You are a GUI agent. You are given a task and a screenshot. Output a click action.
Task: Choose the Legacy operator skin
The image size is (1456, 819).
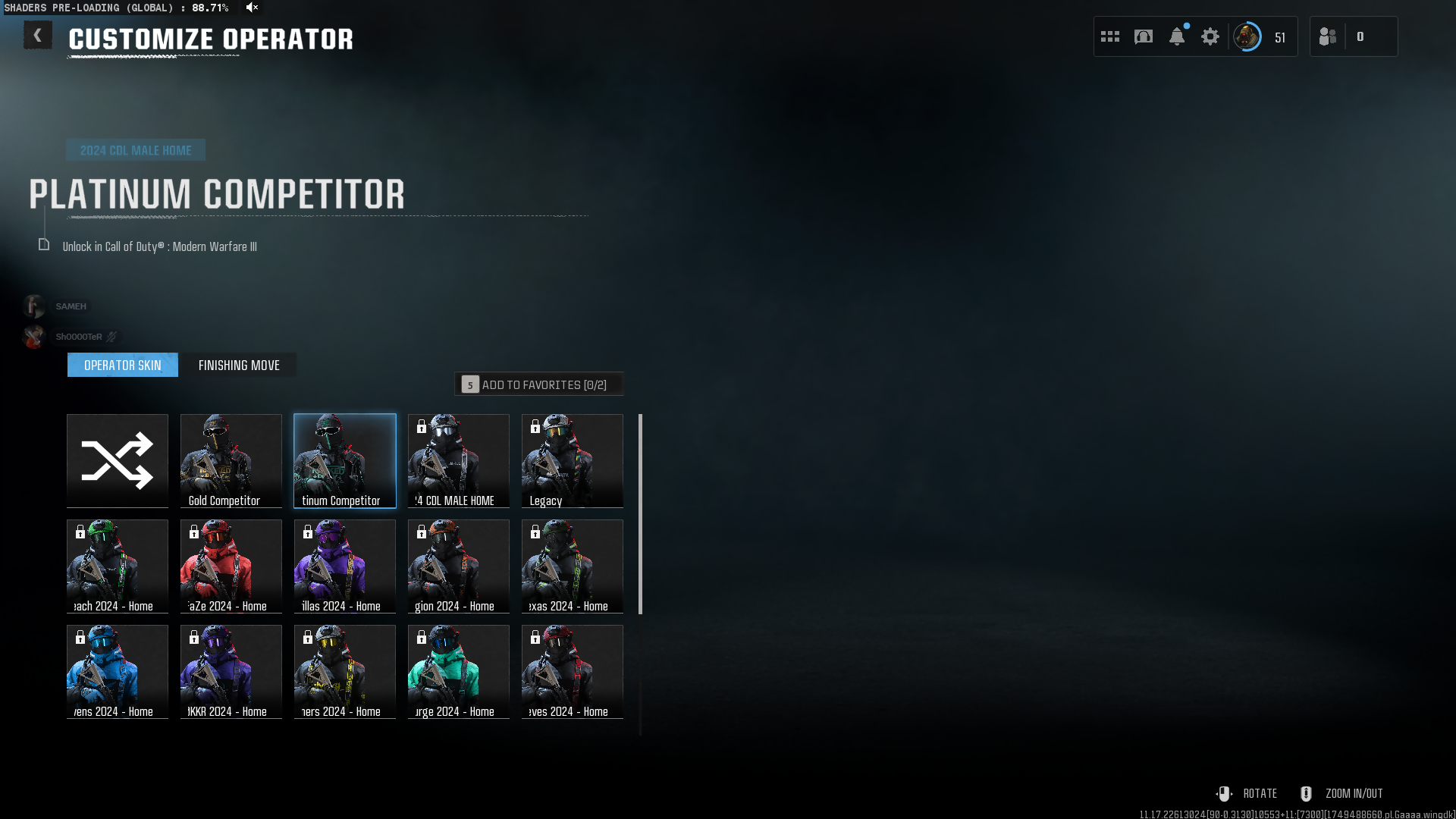coord(573,460)
